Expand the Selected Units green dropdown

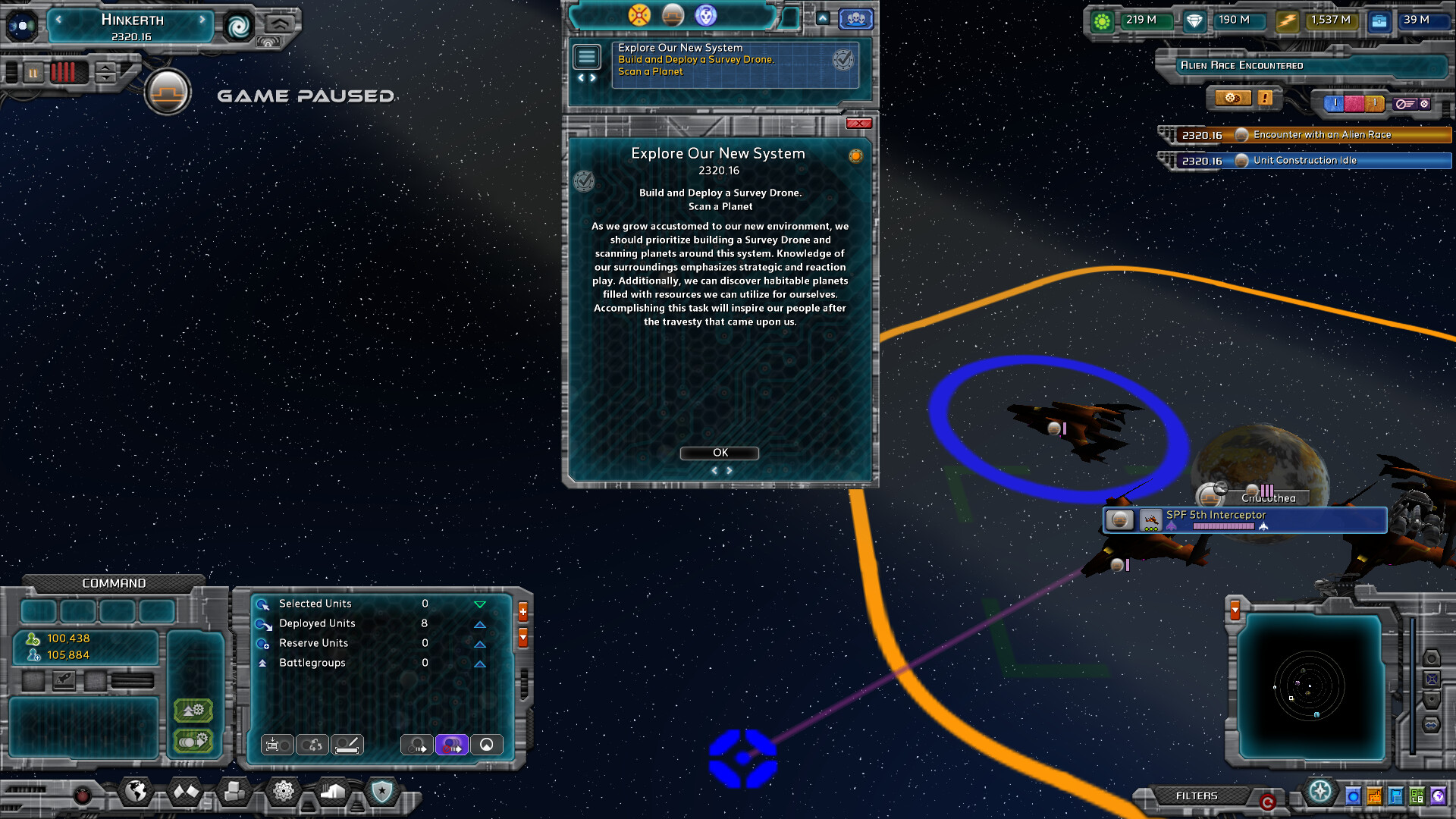click(479, 604)
